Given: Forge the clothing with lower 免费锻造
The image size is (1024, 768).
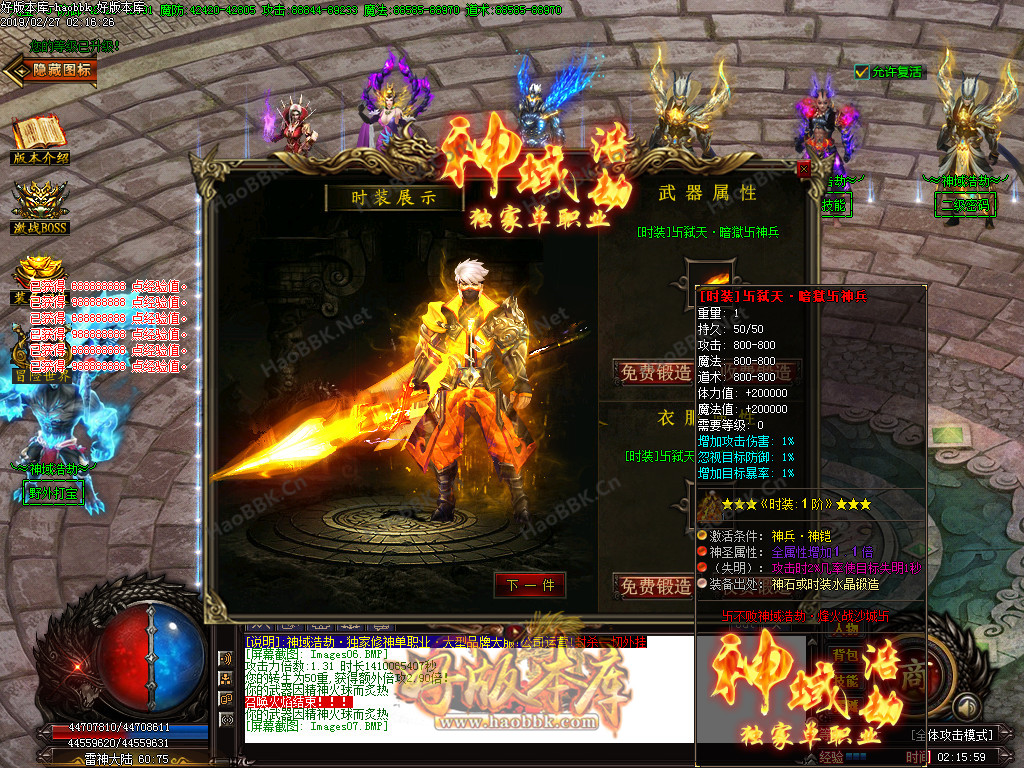Looking at the screenshot, I should tap(656, 587).
